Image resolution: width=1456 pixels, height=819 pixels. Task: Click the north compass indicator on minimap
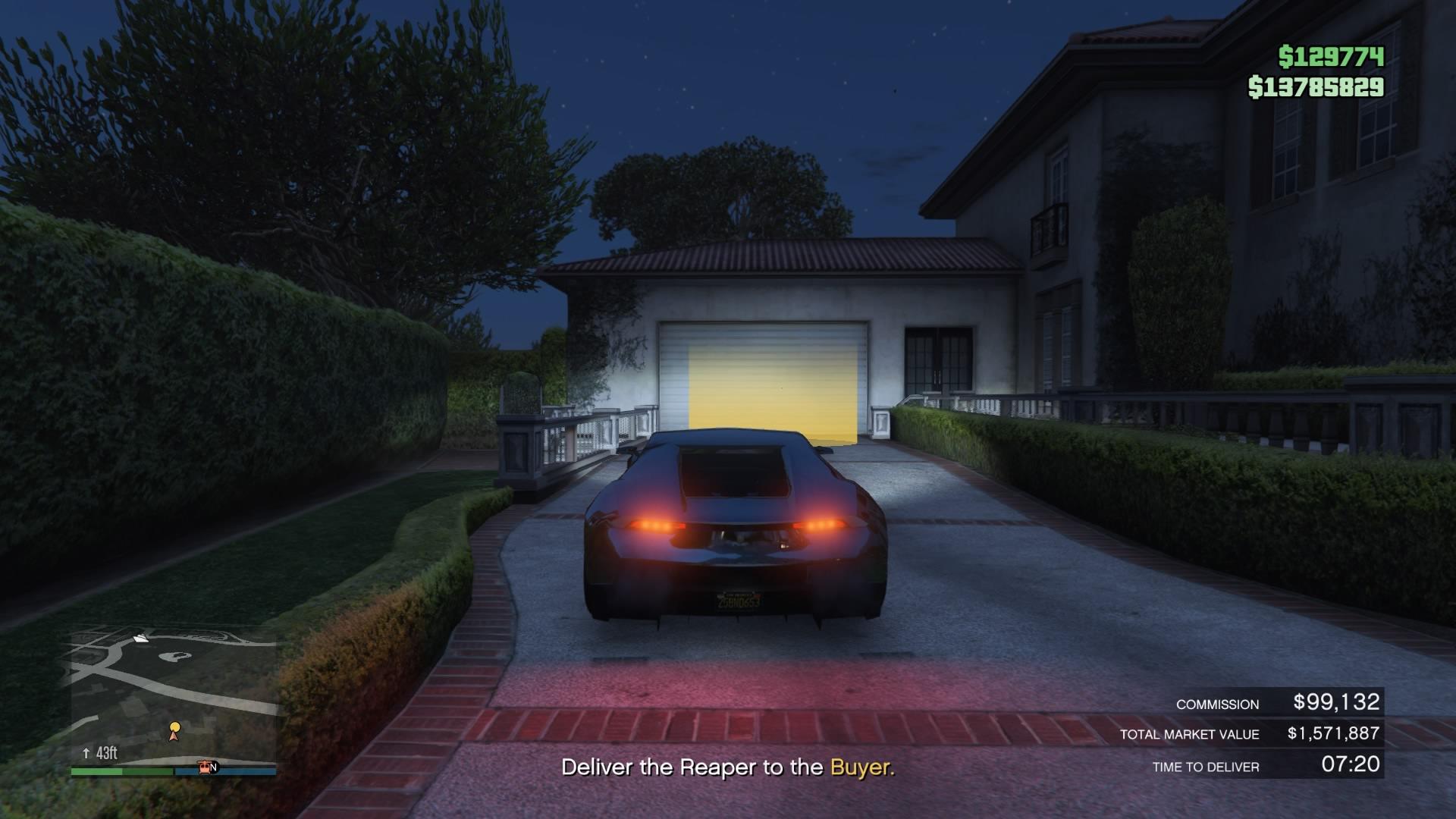(215, 767)
